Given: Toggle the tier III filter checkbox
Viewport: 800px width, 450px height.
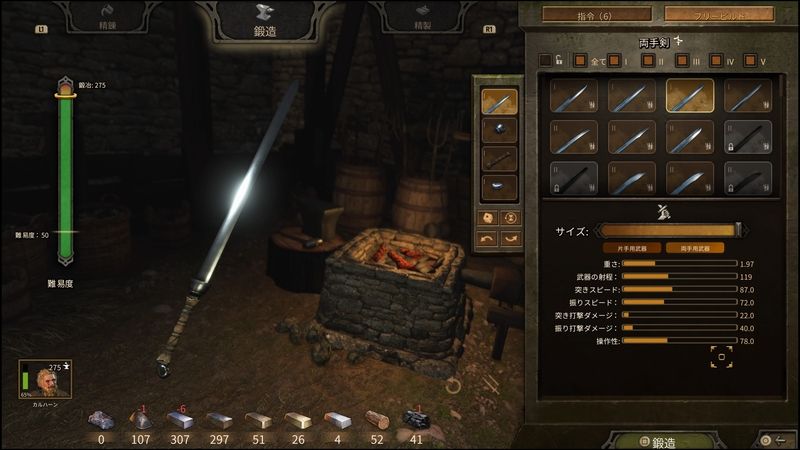Looking at the screenshot, I should click(680, 60).
